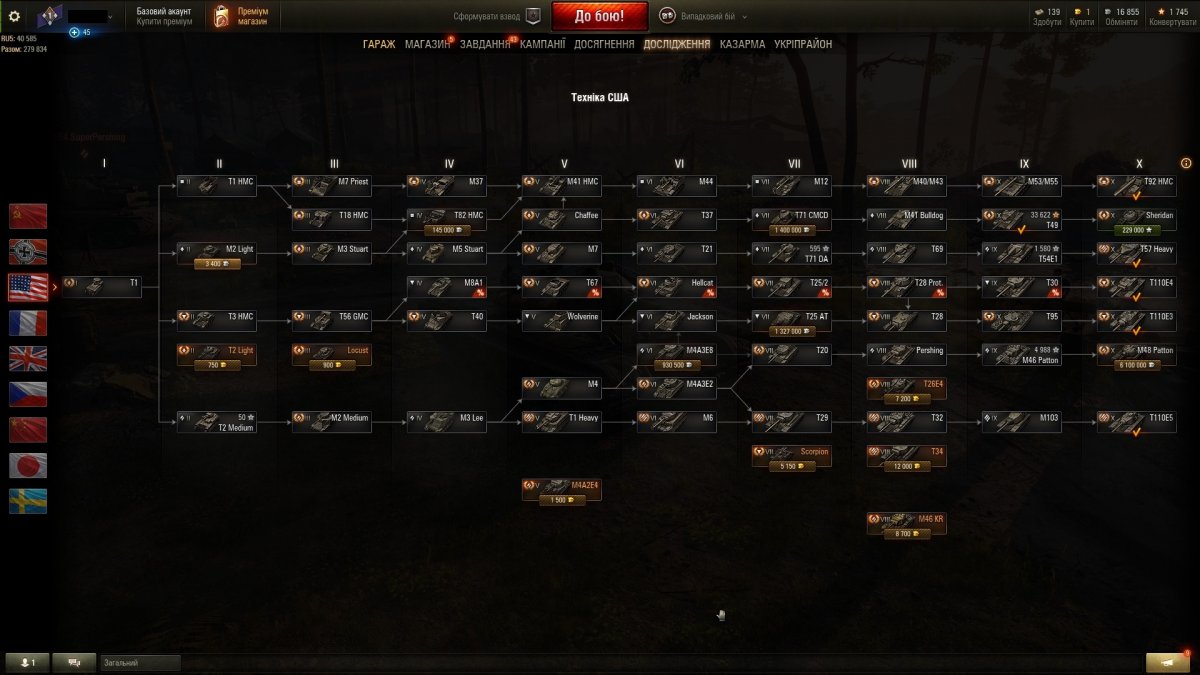Image resolution: width=1200 pixels, height=675 pixels.
Task: Open the ЗАВДАННЯ tab
Action: [485, 44]
